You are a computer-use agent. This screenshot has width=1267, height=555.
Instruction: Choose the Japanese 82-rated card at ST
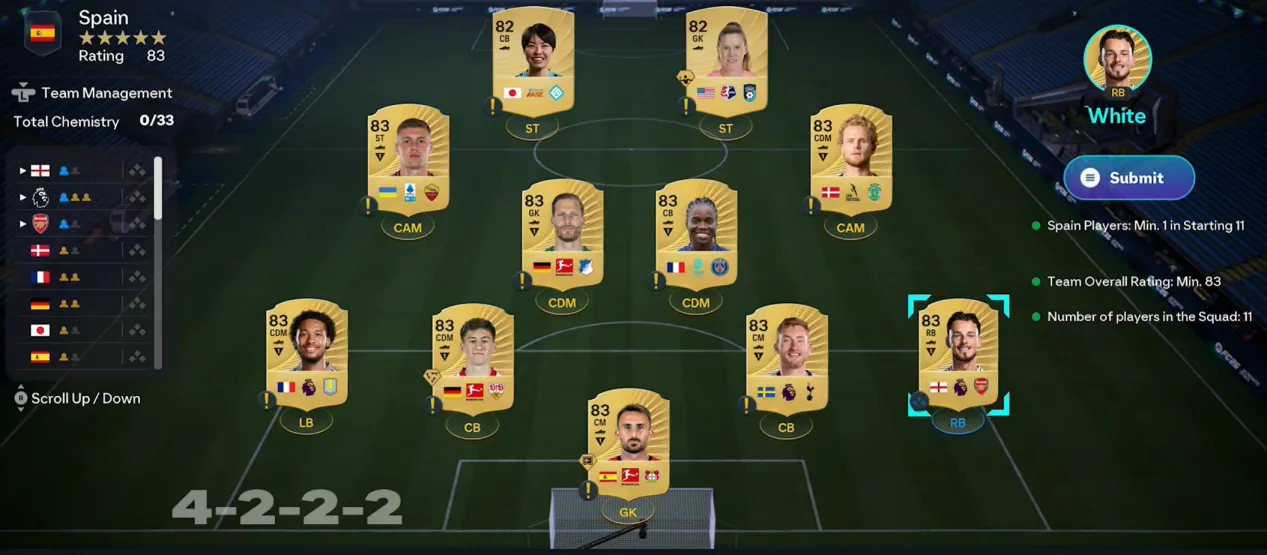533,62
